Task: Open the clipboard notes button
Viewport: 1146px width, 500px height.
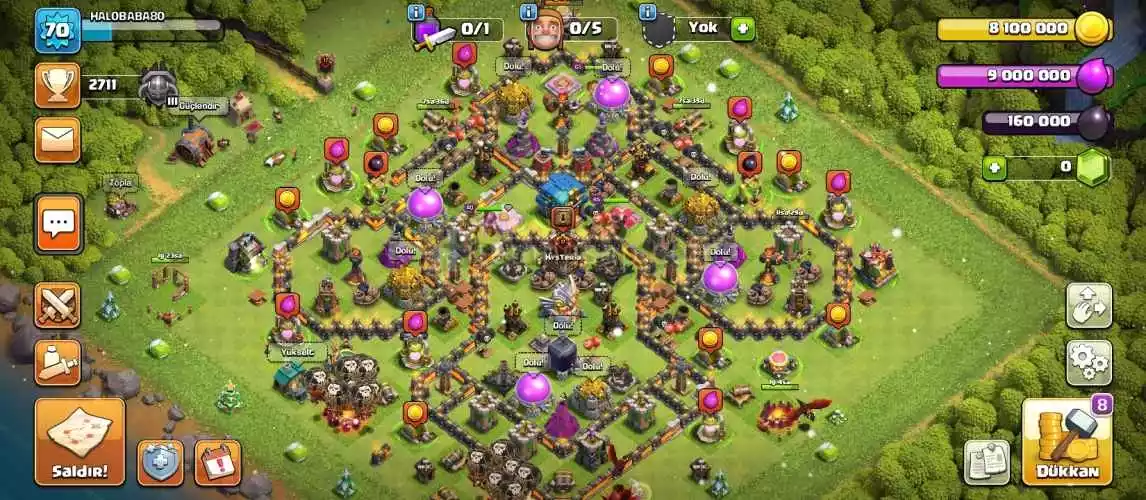Action: coord(986,462)
